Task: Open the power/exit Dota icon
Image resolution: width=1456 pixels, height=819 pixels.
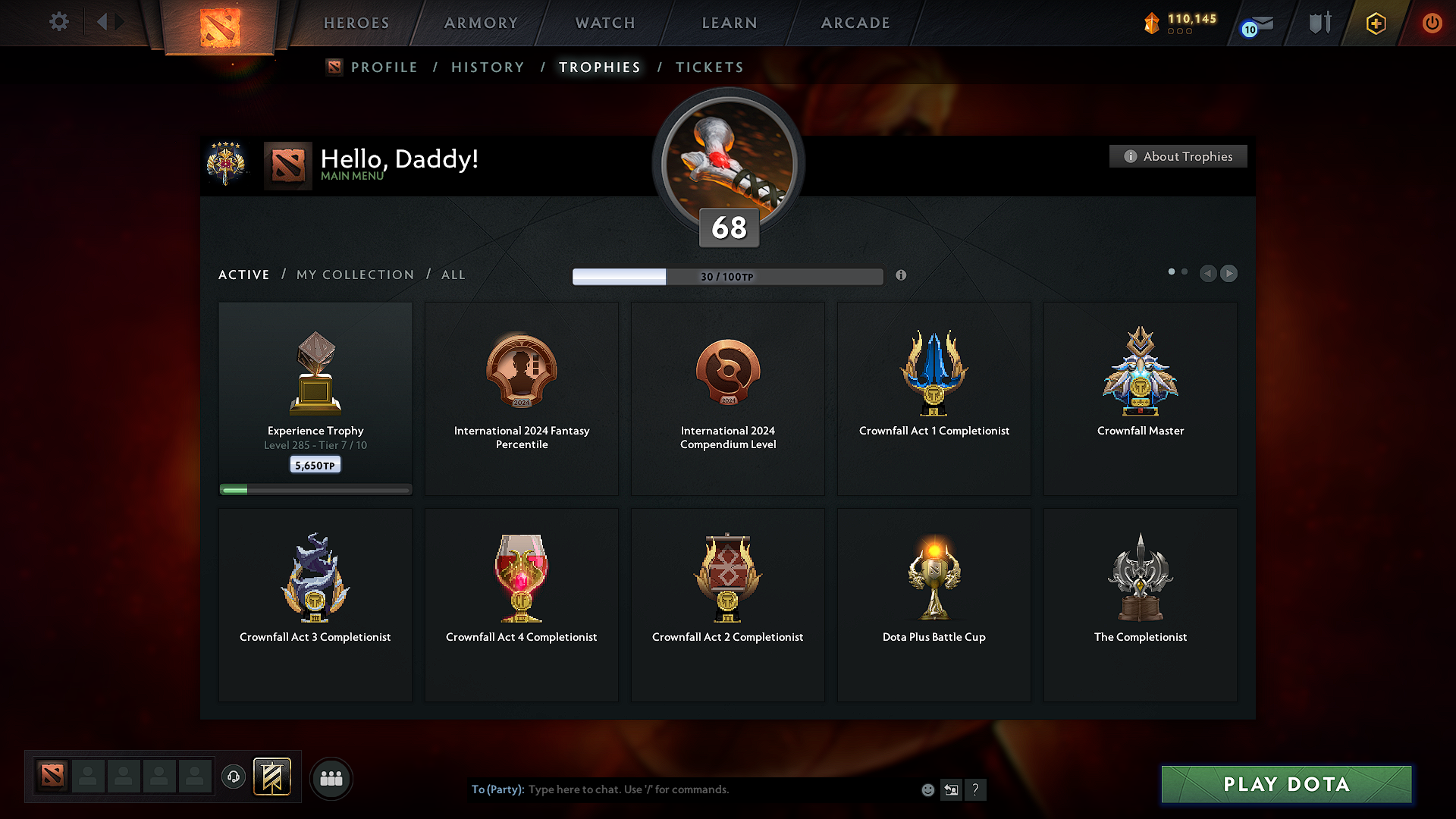Action: (x=1432, y=24)
